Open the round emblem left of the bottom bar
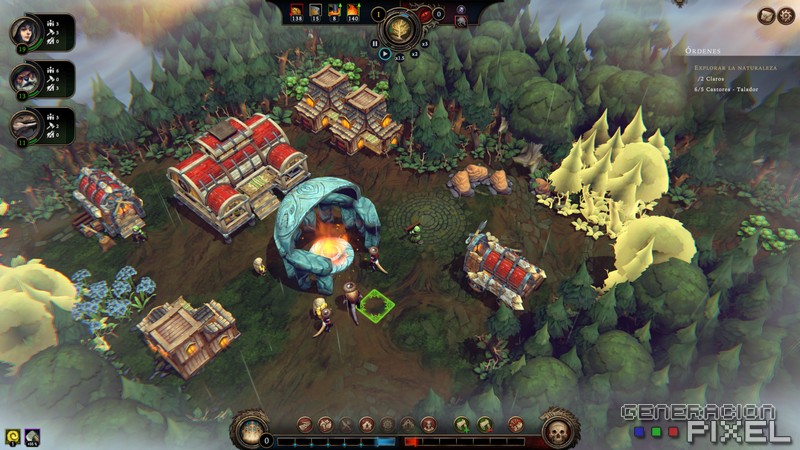The height and width of the screenshot is (450, 800). (x=250, y=431)
